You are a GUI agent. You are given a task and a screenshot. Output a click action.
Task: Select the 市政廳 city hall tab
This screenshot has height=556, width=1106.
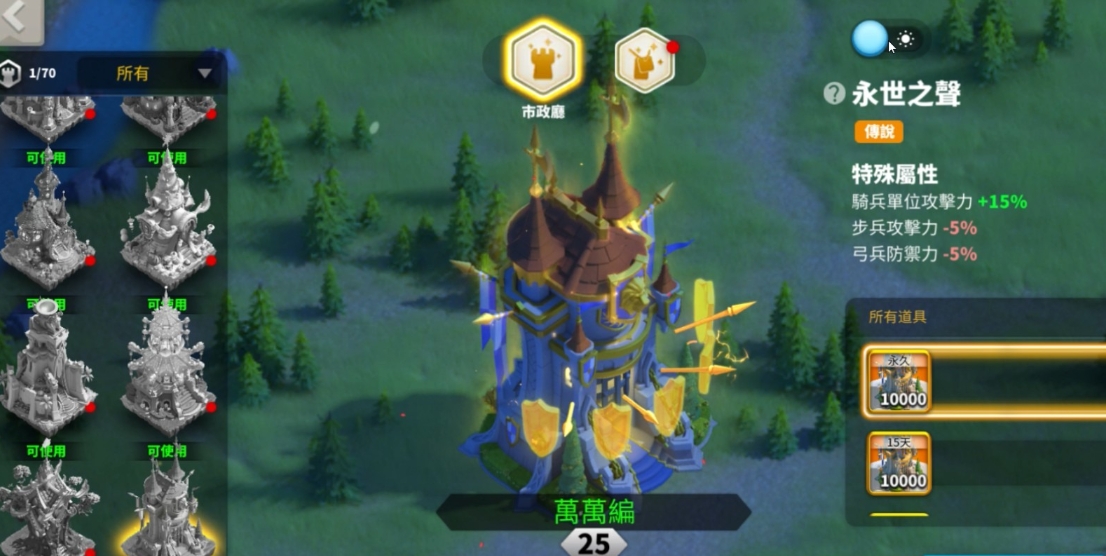pyautogui.click(x=543, y=60)
